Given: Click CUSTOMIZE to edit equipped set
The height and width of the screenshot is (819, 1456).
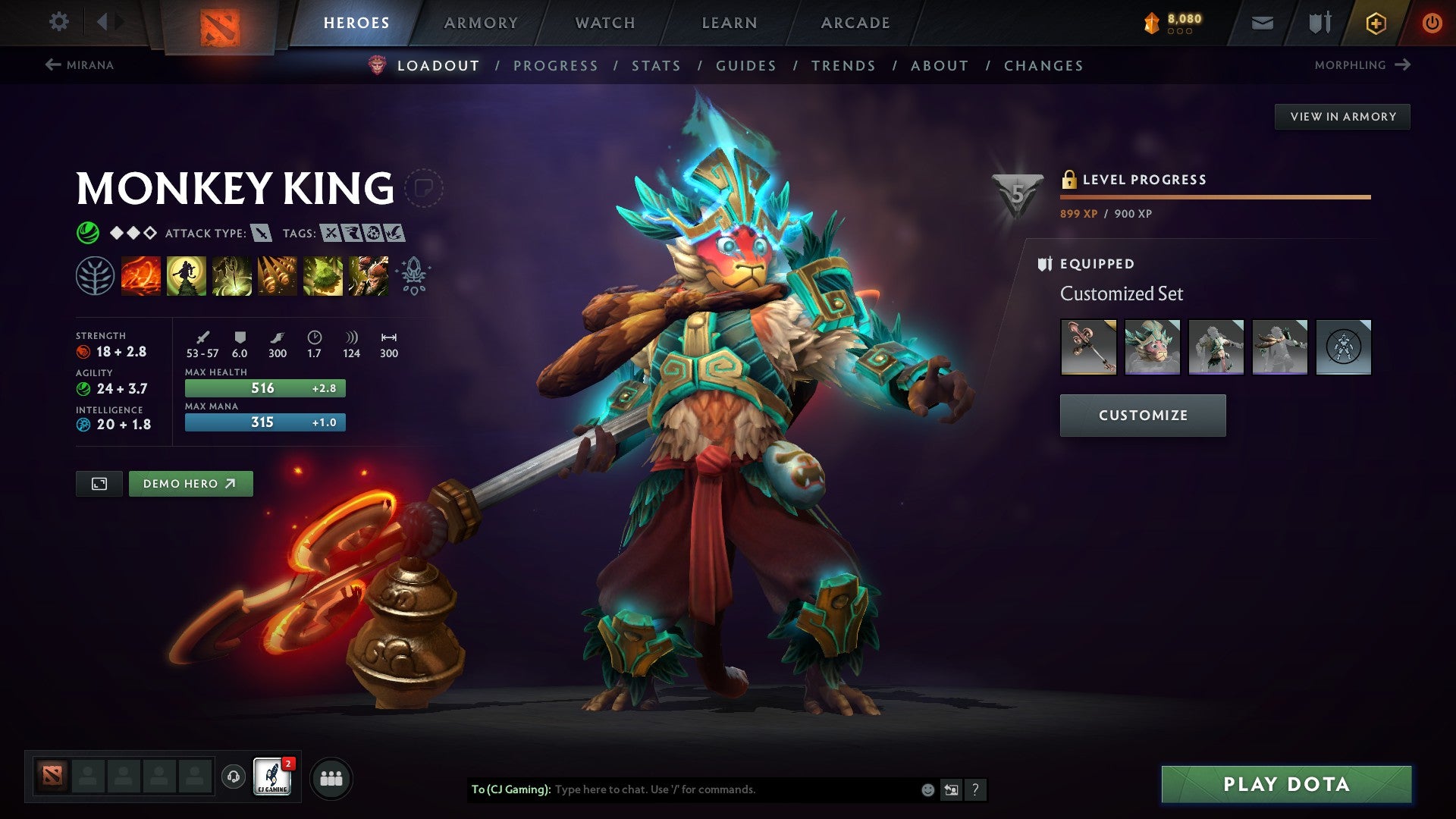Looking at the screenshot, I should point(1142,415).
